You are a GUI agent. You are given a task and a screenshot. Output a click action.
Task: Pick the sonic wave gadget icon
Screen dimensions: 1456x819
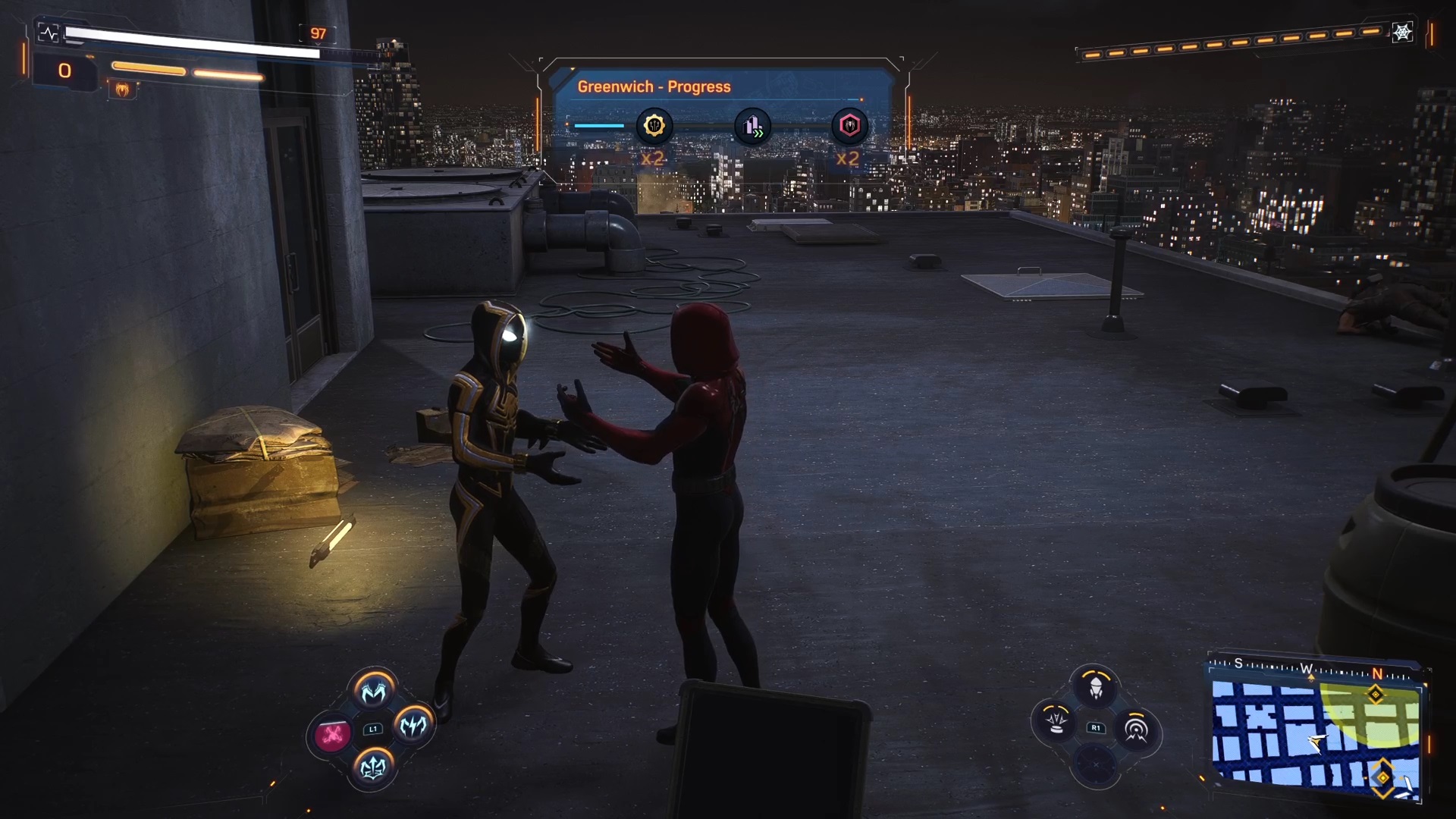[1135, 730]
